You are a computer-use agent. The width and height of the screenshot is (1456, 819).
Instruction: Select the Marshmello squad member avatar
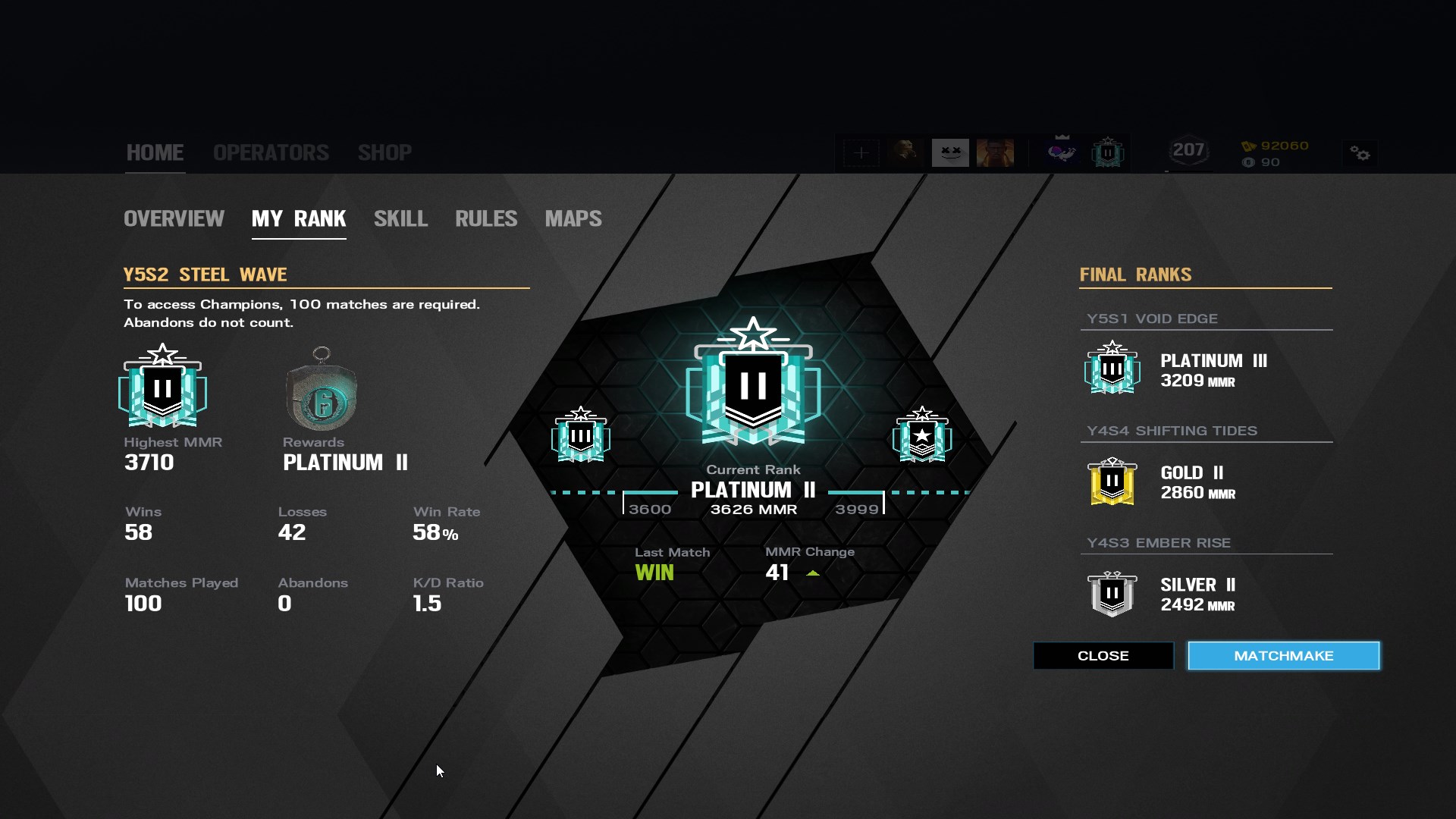click(x=950, y=152)
